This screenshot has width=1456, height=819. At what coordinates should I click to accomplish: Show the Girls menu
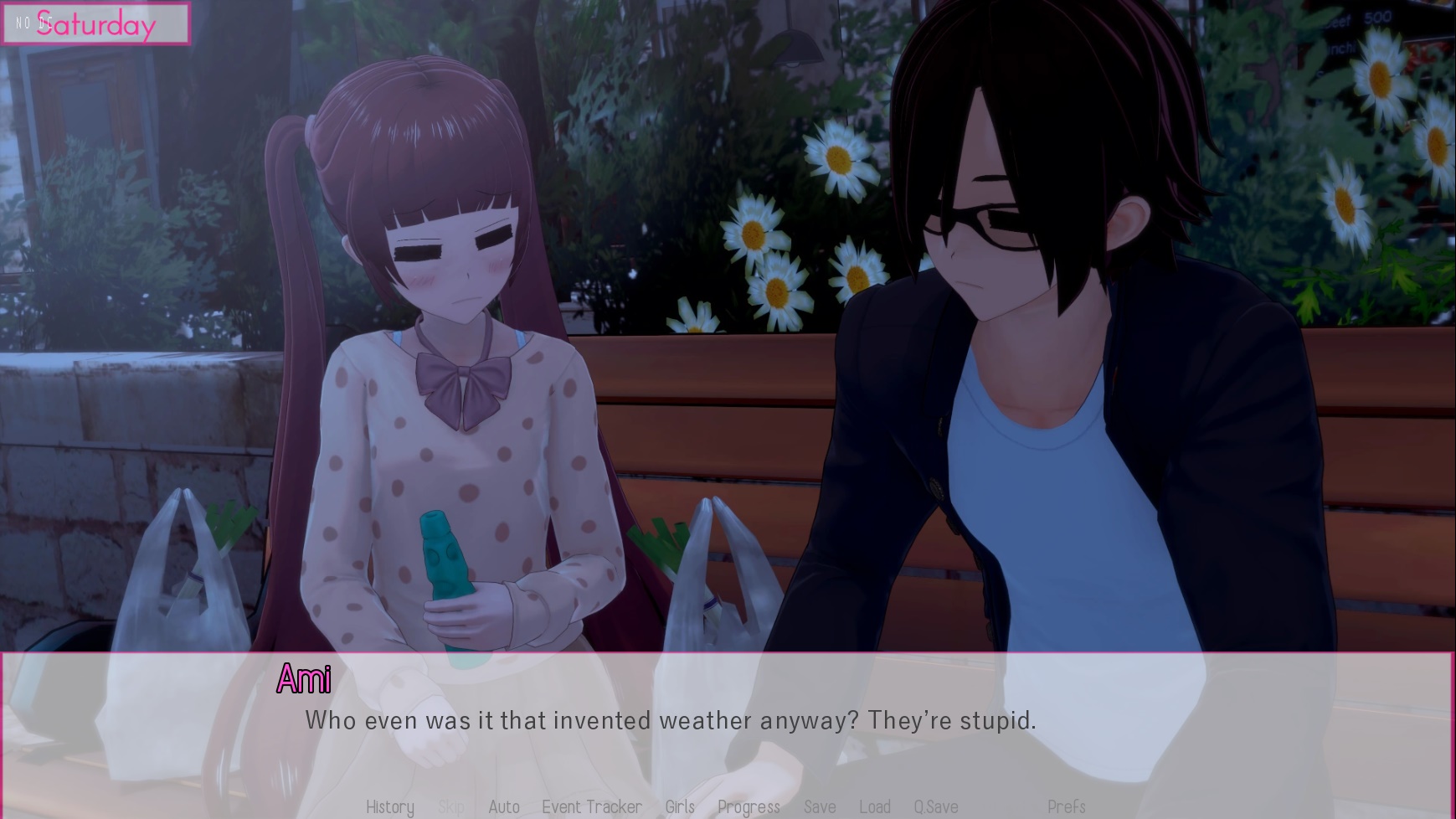(680, 806)
